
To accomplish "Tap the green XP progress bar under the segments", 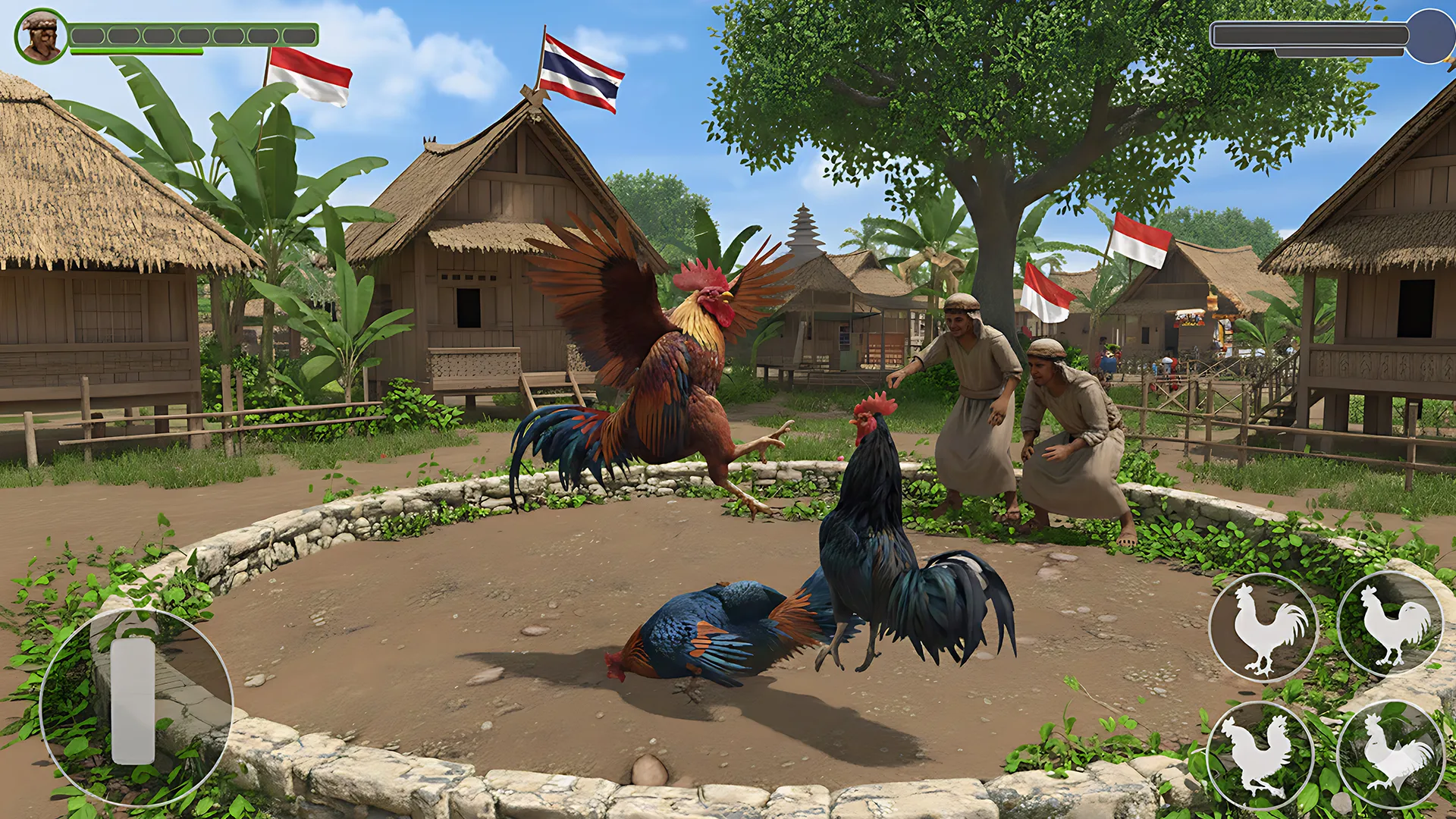I will point(136,51).
